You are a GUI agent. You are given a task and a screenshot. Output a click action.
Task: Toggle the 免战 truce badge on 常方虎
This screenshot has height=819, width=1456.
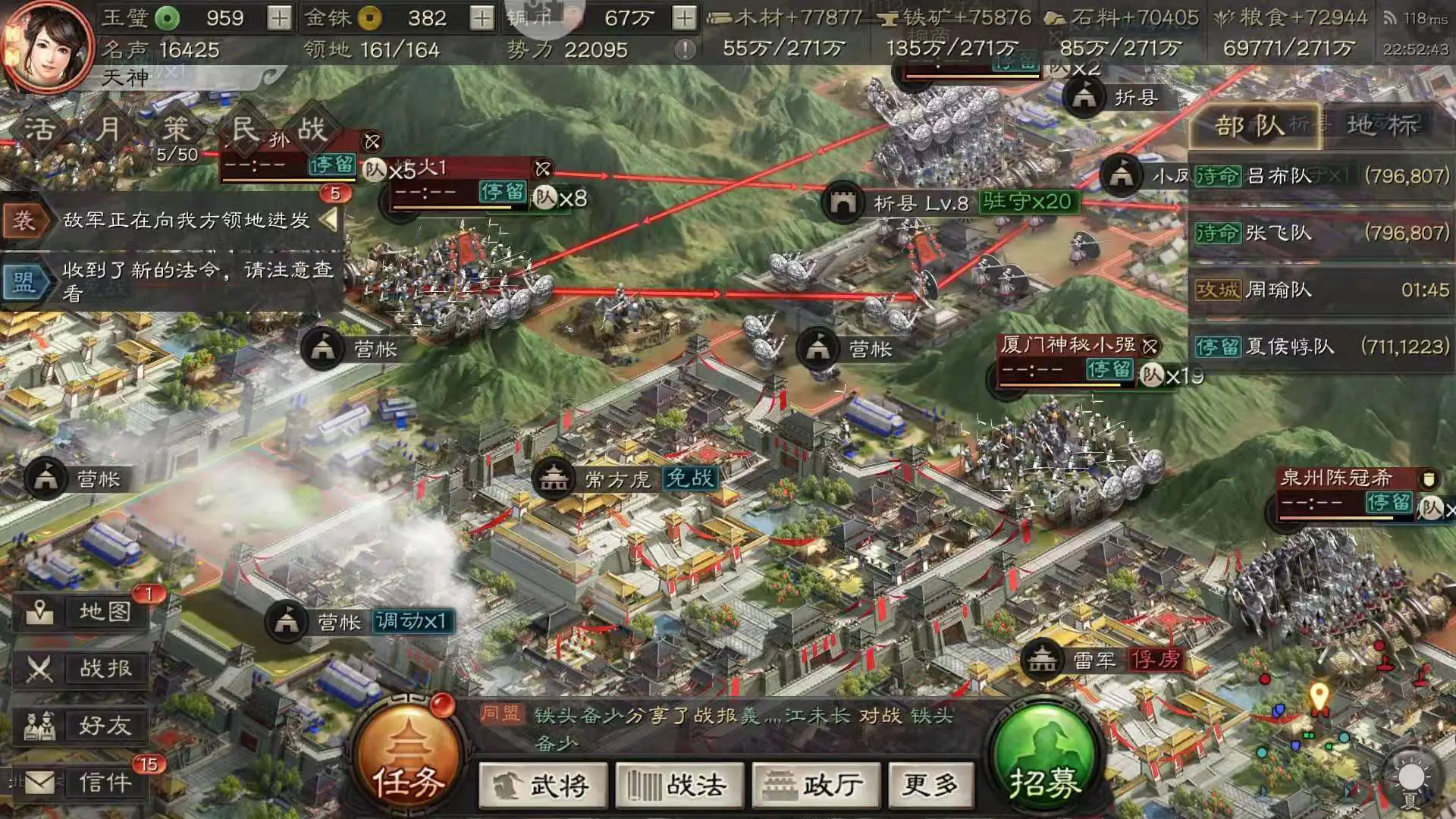pos(689,480)
